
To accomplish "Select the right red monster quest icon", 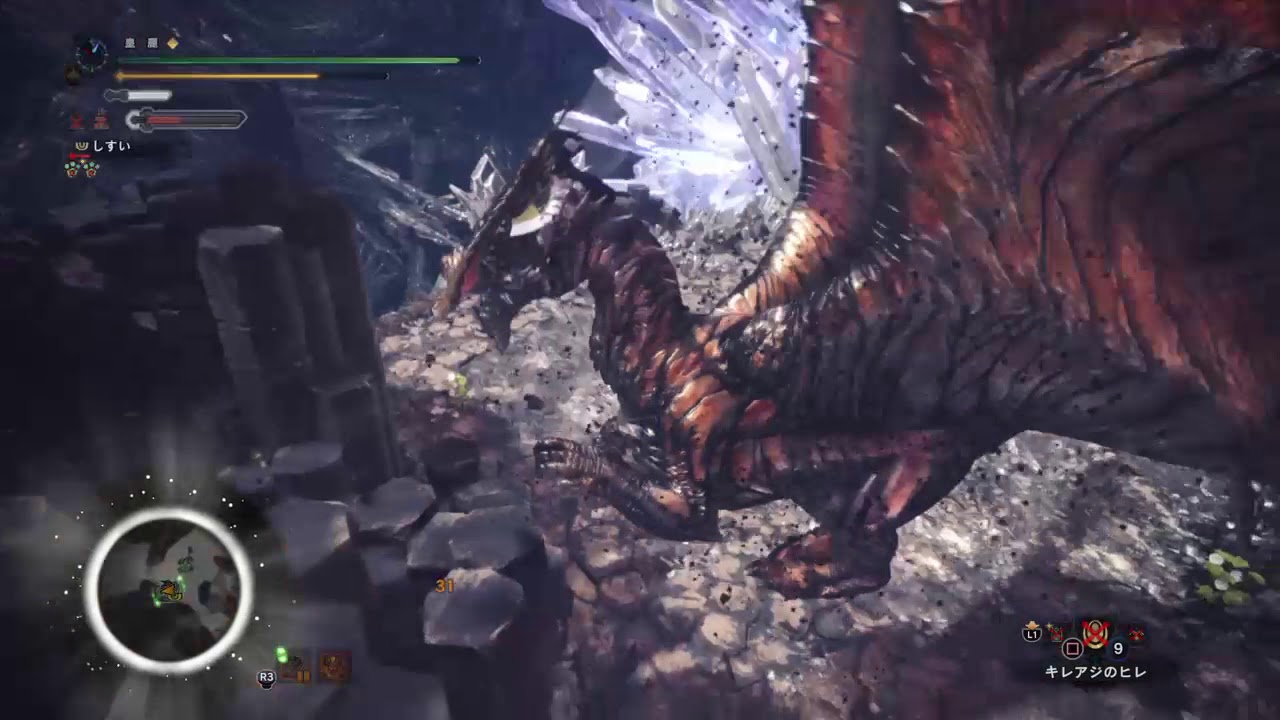I will click(x=99, y=118).
